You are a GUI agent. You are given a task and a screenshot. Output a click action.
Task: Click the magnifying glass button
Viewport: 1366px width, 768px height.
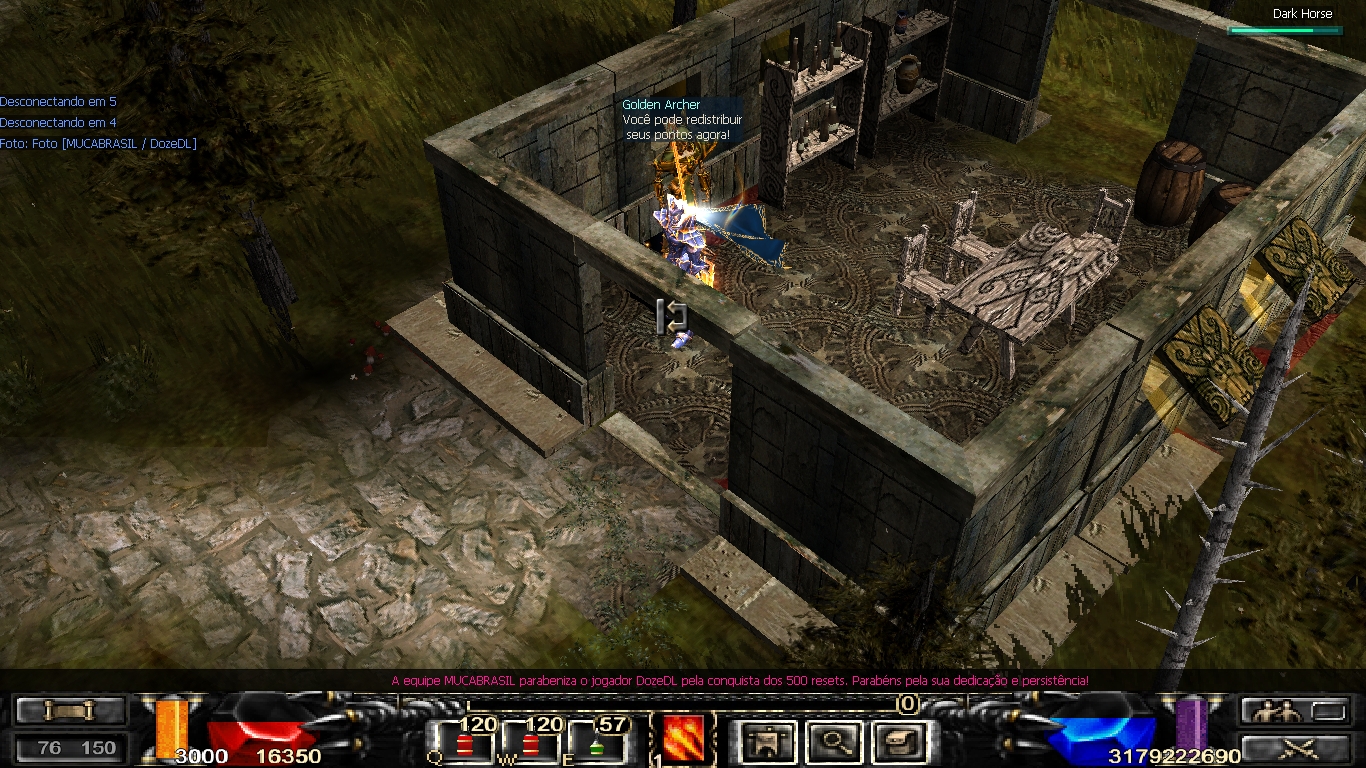click(x=834, y=742)
